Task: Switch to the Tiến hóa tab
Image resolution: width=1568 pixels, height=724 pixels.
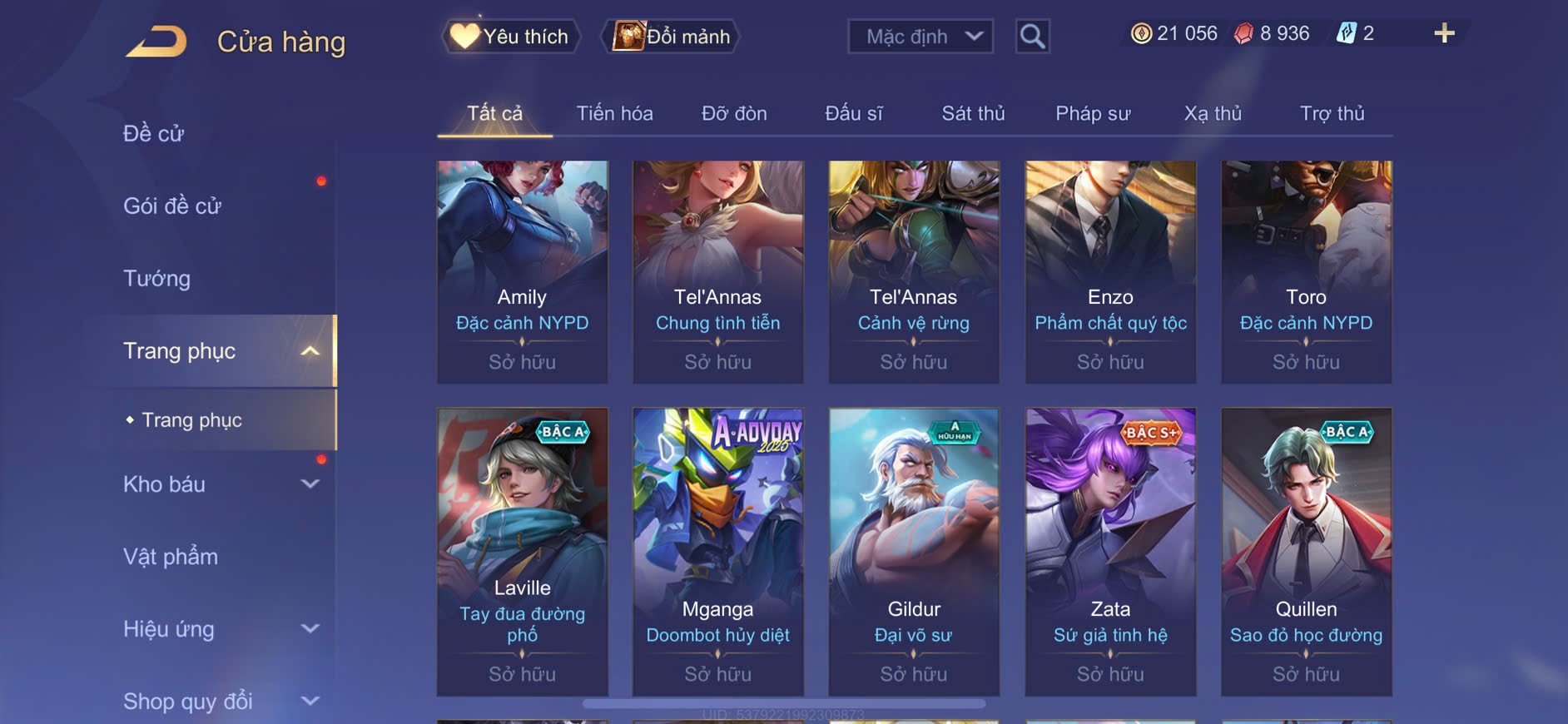Action: tap(614, 113)
